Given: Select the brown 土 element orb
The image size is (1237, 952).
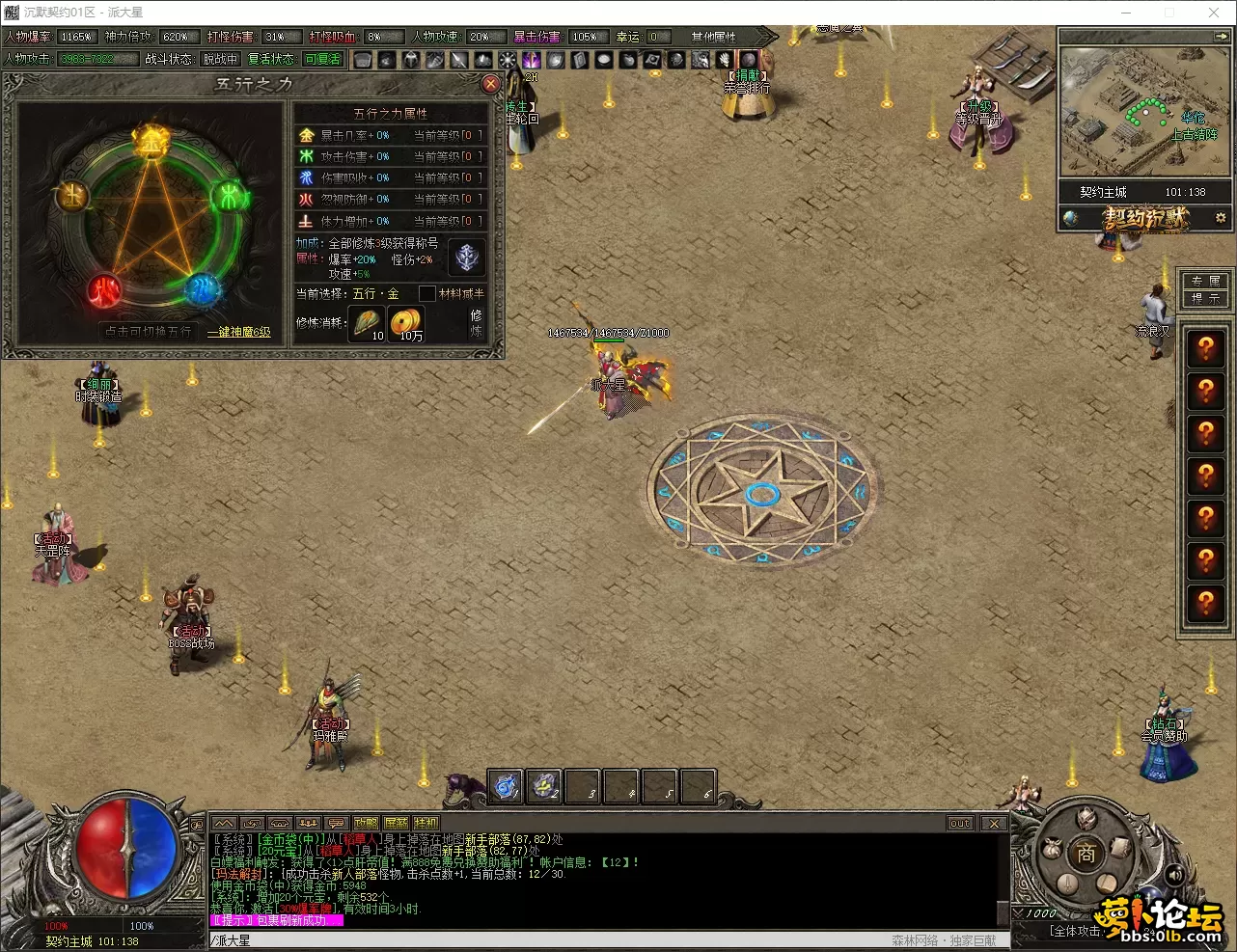Looking at the screenshot, I should click(71, 197).
